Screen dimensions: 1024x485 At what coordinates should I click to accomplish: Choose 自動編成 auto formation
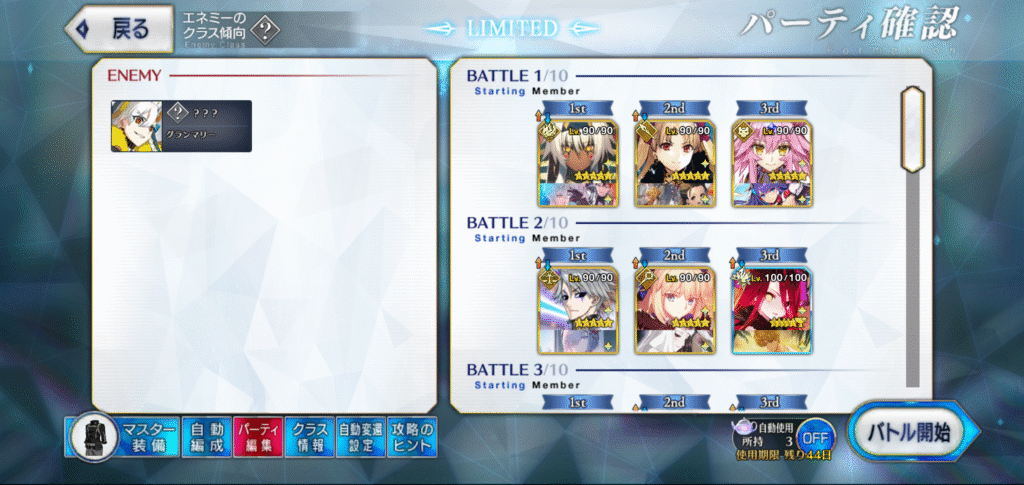205,438
